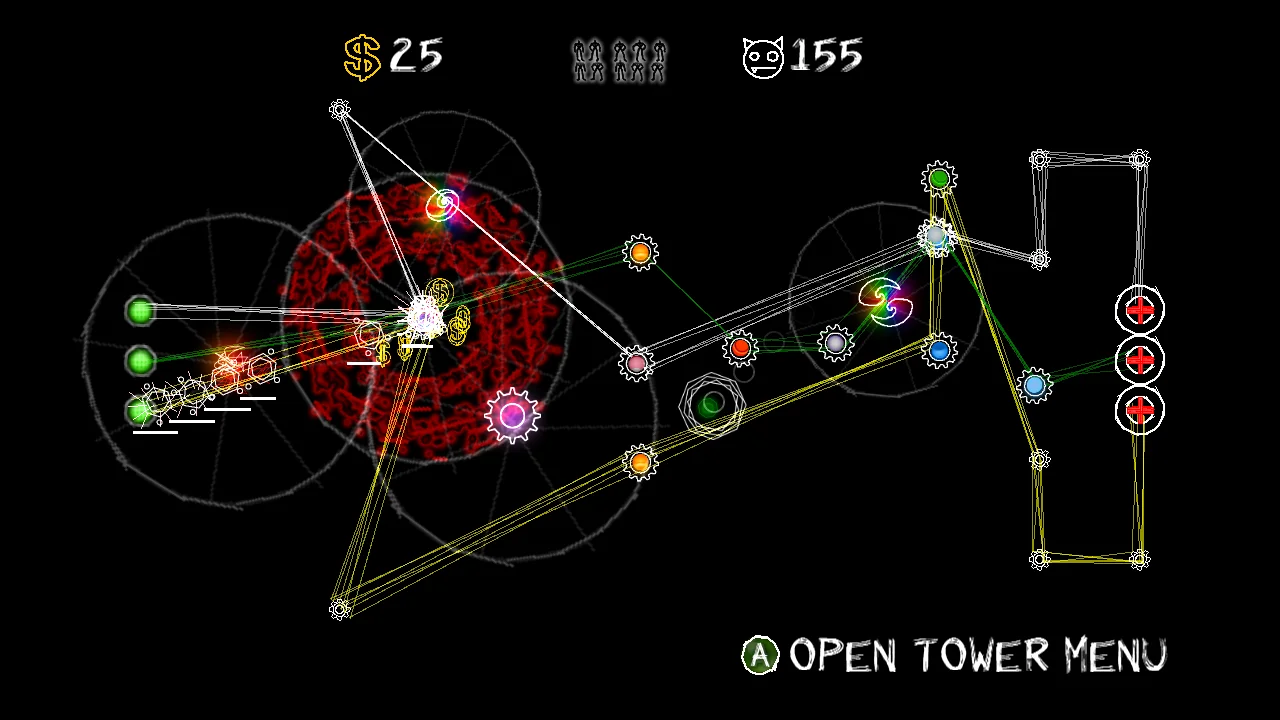Toggle the middle green orb spawner on the left

[x=139, y=358]
